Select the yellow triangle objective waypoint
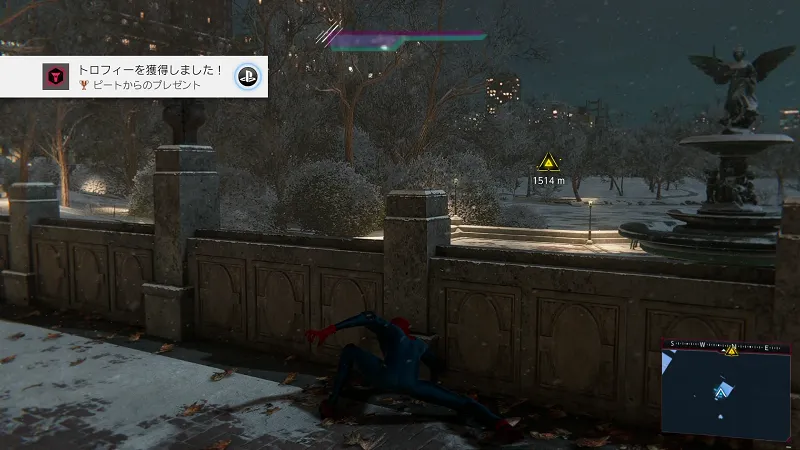 pos(548,161)
